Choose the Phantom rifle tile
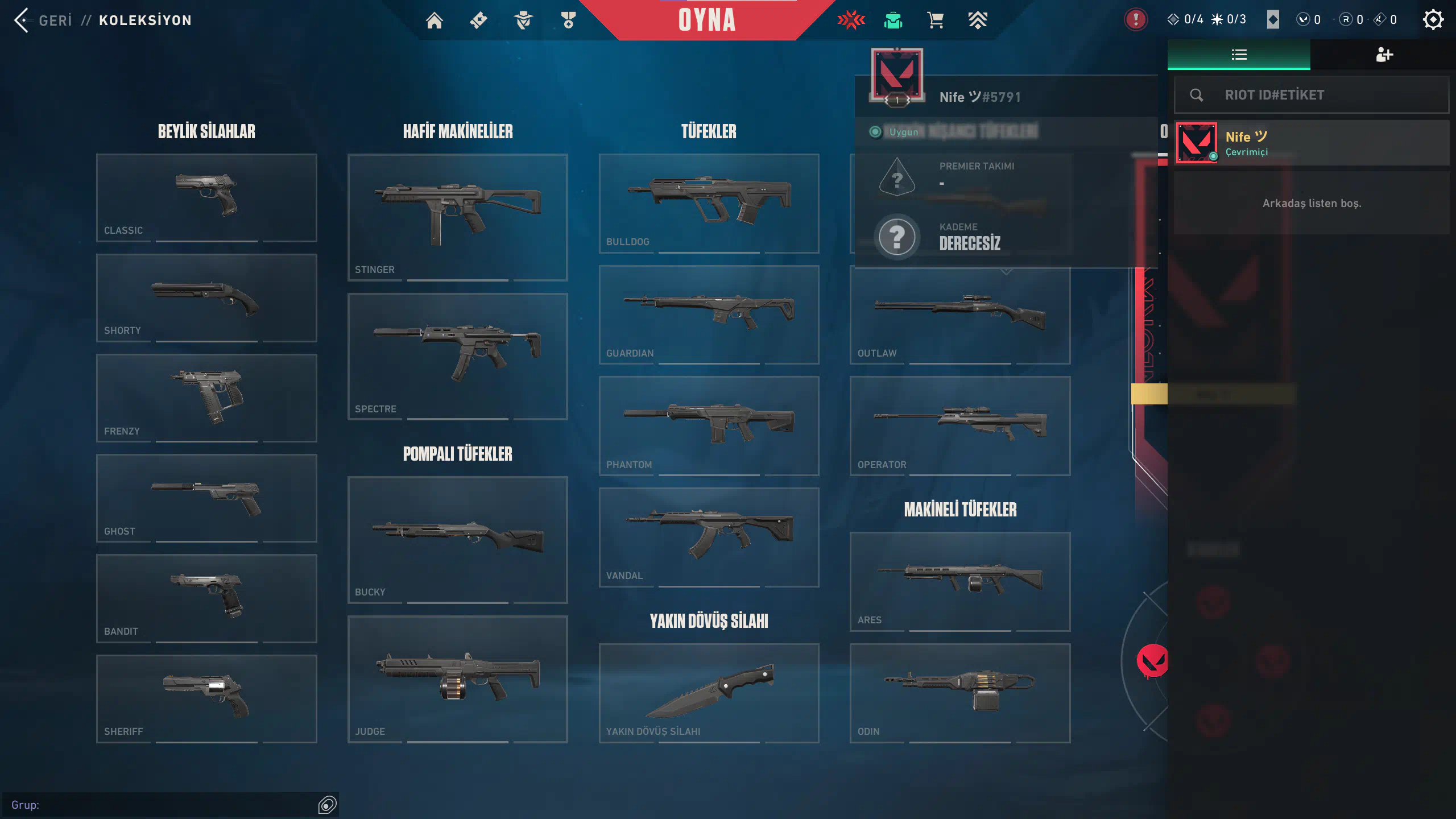1456x819 pixels. (709, 425)
